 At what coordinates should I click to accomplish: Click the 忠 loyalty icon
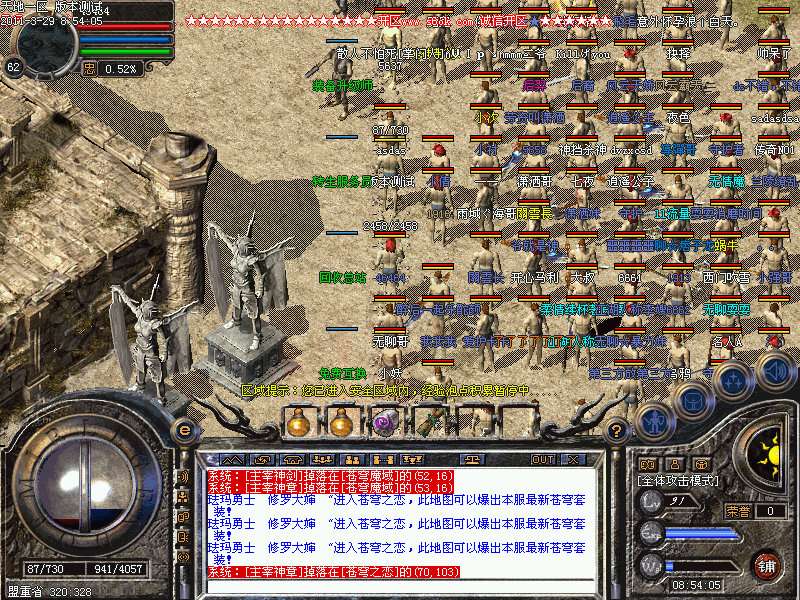(89, 68)
